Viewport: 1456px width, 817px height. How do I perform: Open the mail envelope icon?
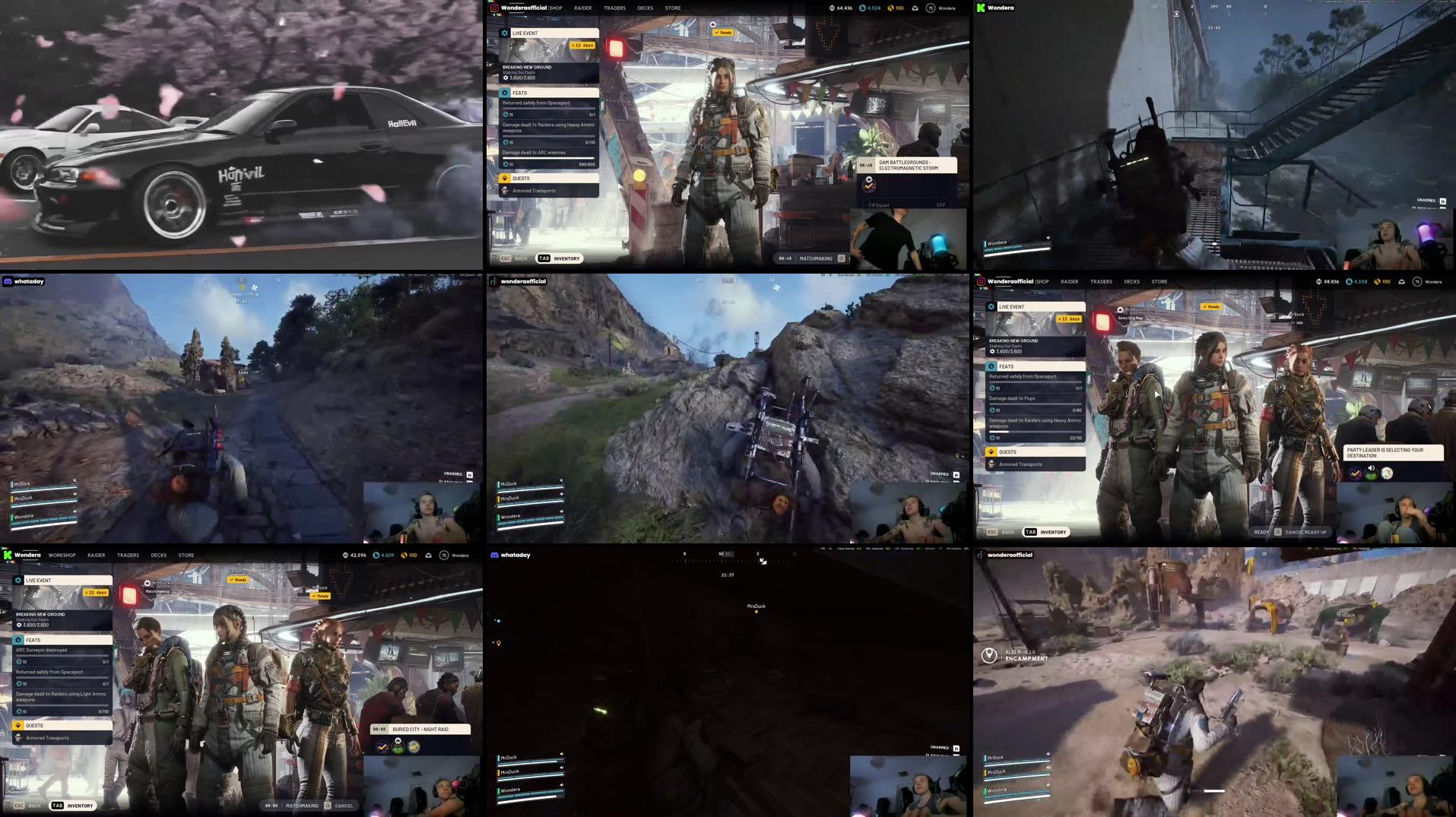915,8
